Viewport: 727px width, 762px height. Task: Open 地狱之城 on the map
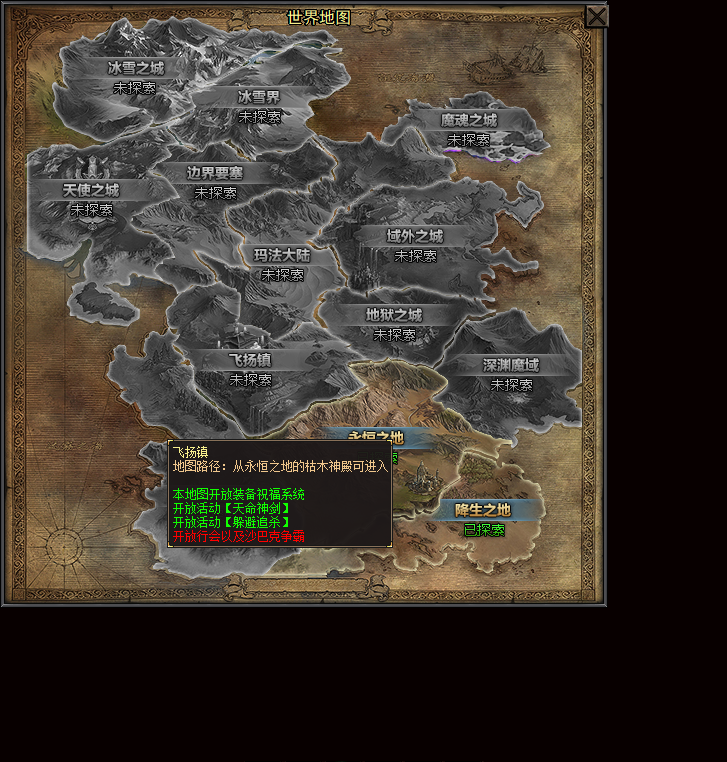pyautogui.click(x=394, y=315)
